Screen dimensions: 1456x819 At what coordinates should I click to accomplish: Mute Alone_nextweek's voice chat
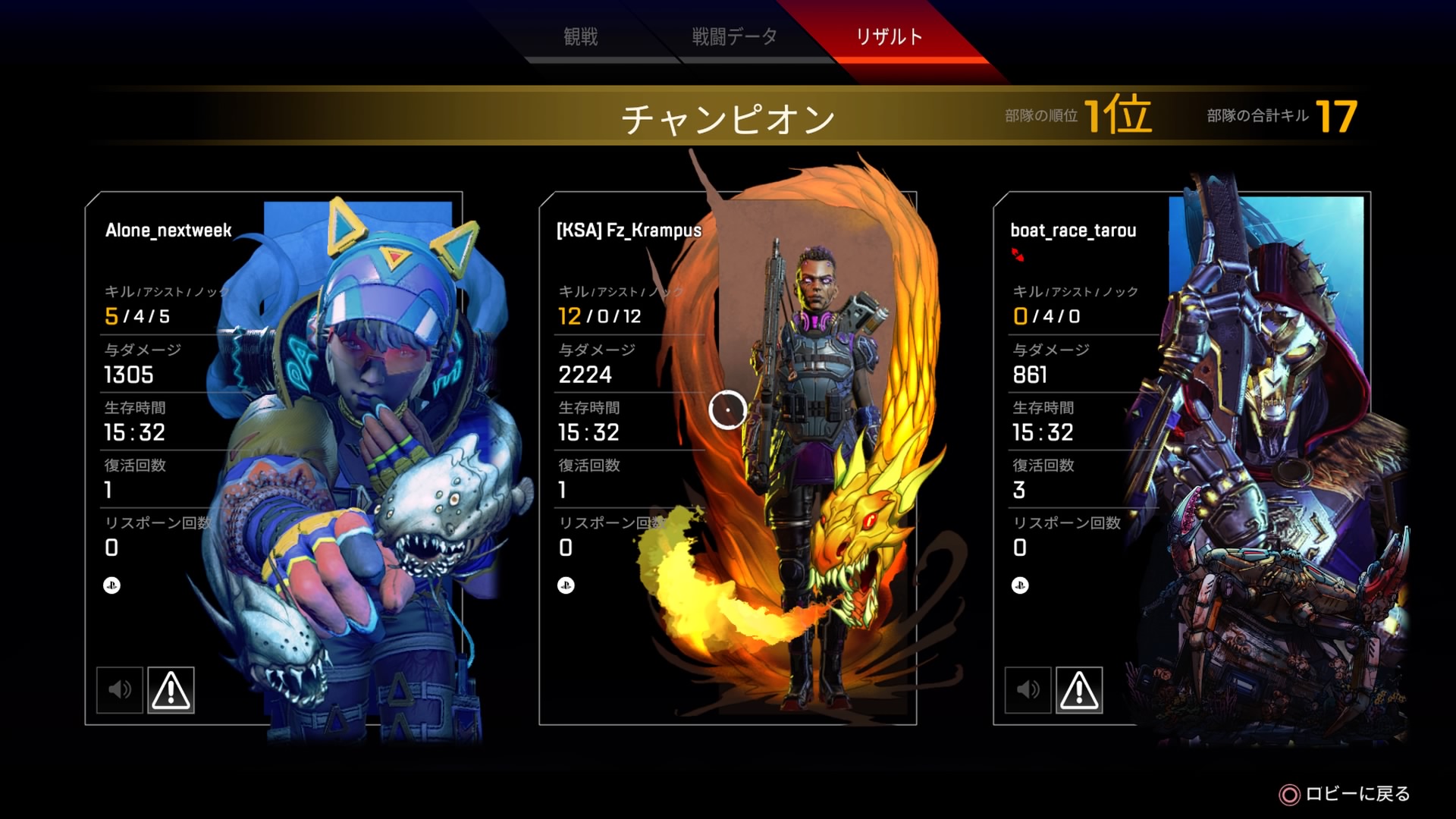[x=121, y=689]
